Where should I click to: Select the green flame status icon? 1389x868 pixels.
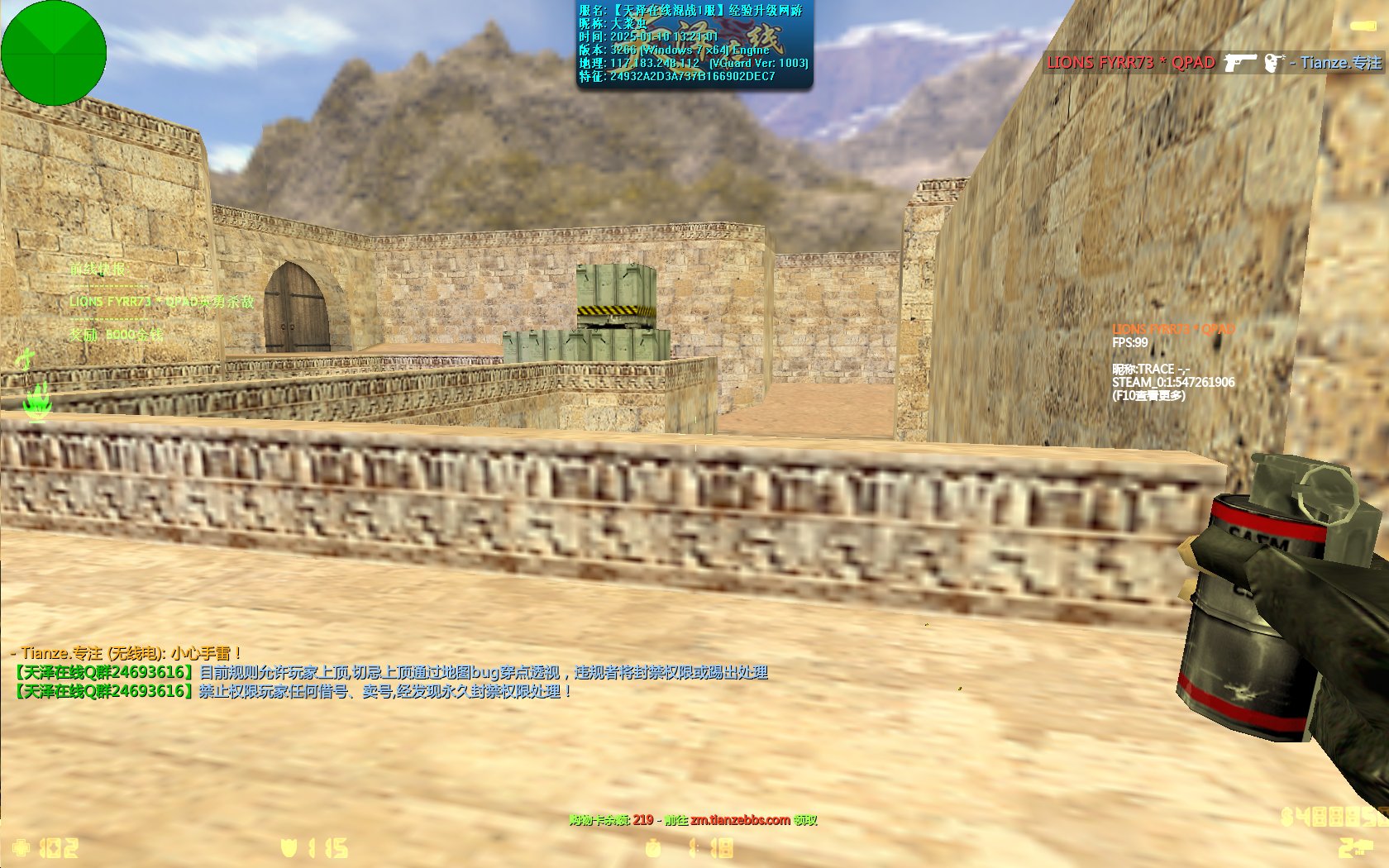coord(36,401)
